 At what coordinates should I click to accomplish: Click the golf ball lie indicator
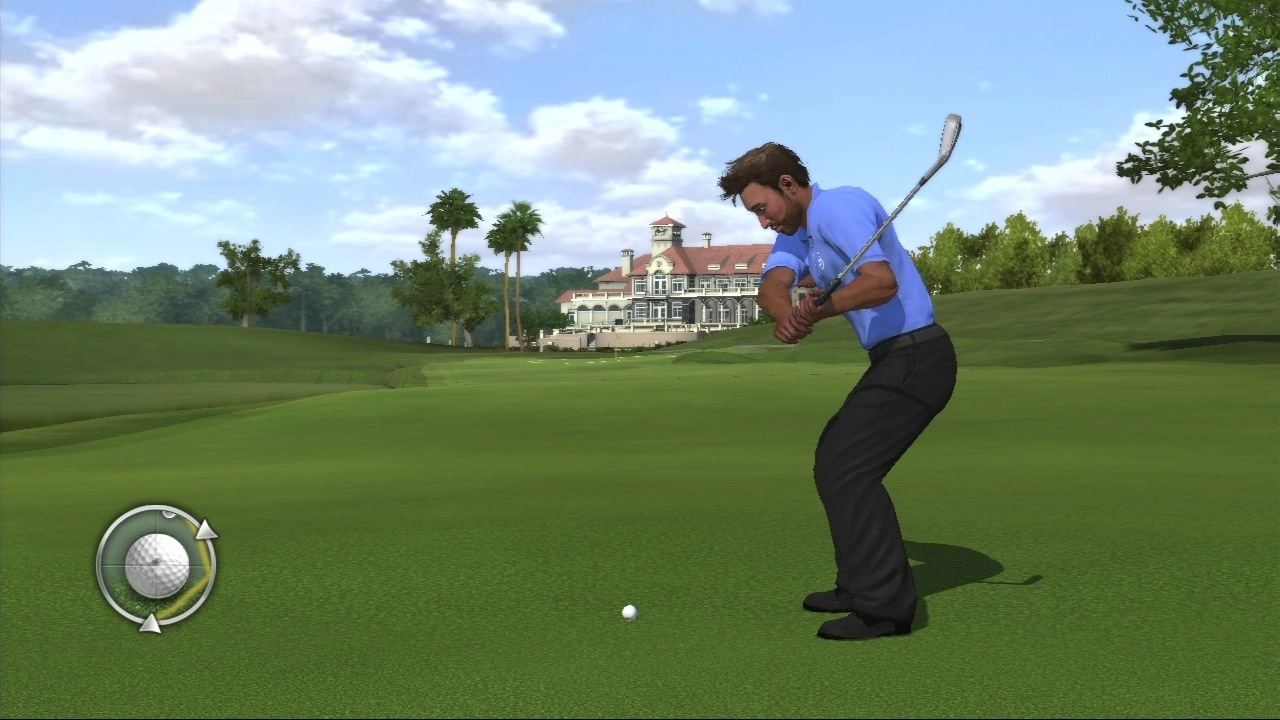pyautogui.click(x=156, y=566)
